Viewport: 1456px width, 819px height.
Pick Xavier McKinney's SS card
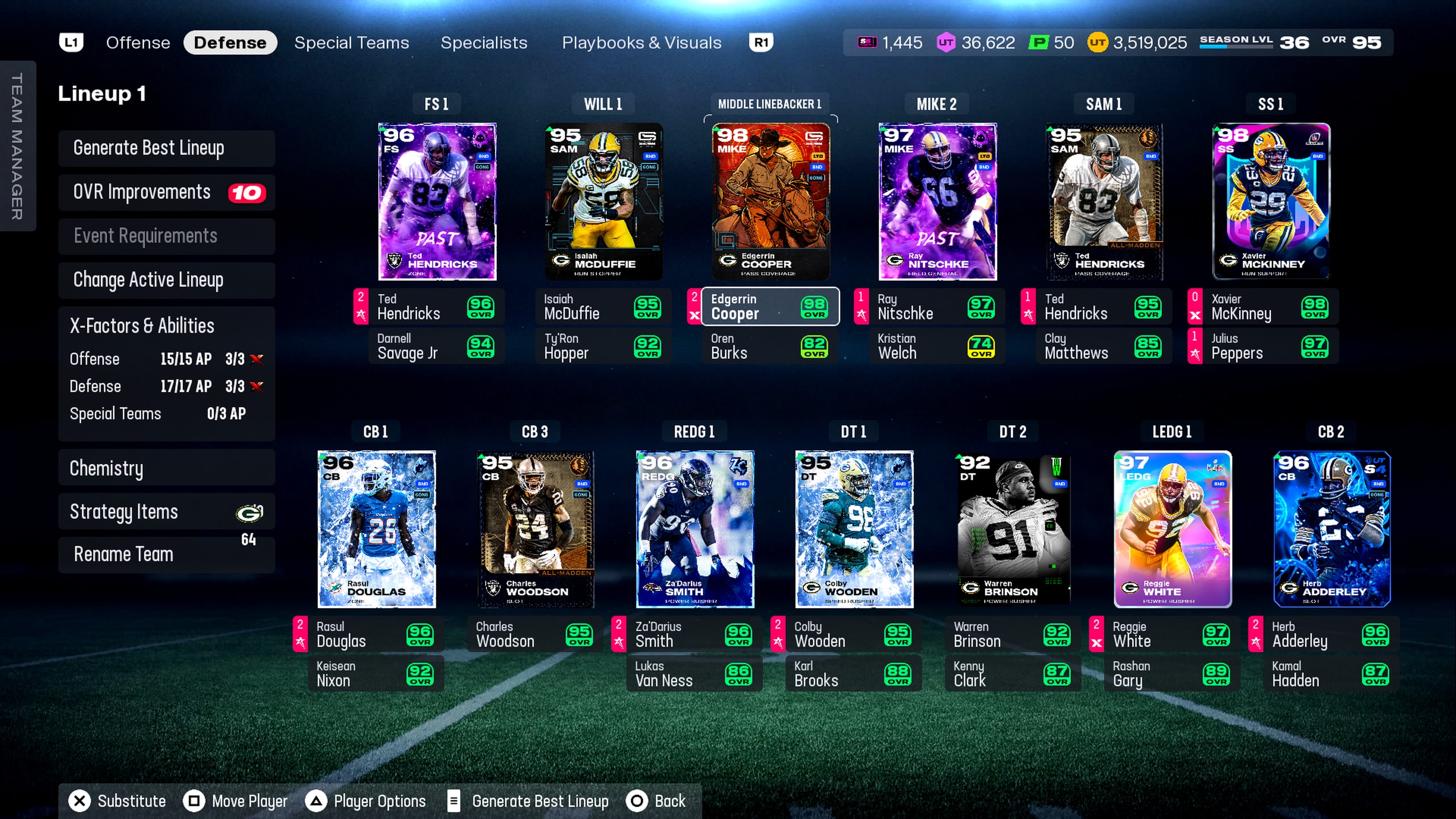(x=1271, y=201)
